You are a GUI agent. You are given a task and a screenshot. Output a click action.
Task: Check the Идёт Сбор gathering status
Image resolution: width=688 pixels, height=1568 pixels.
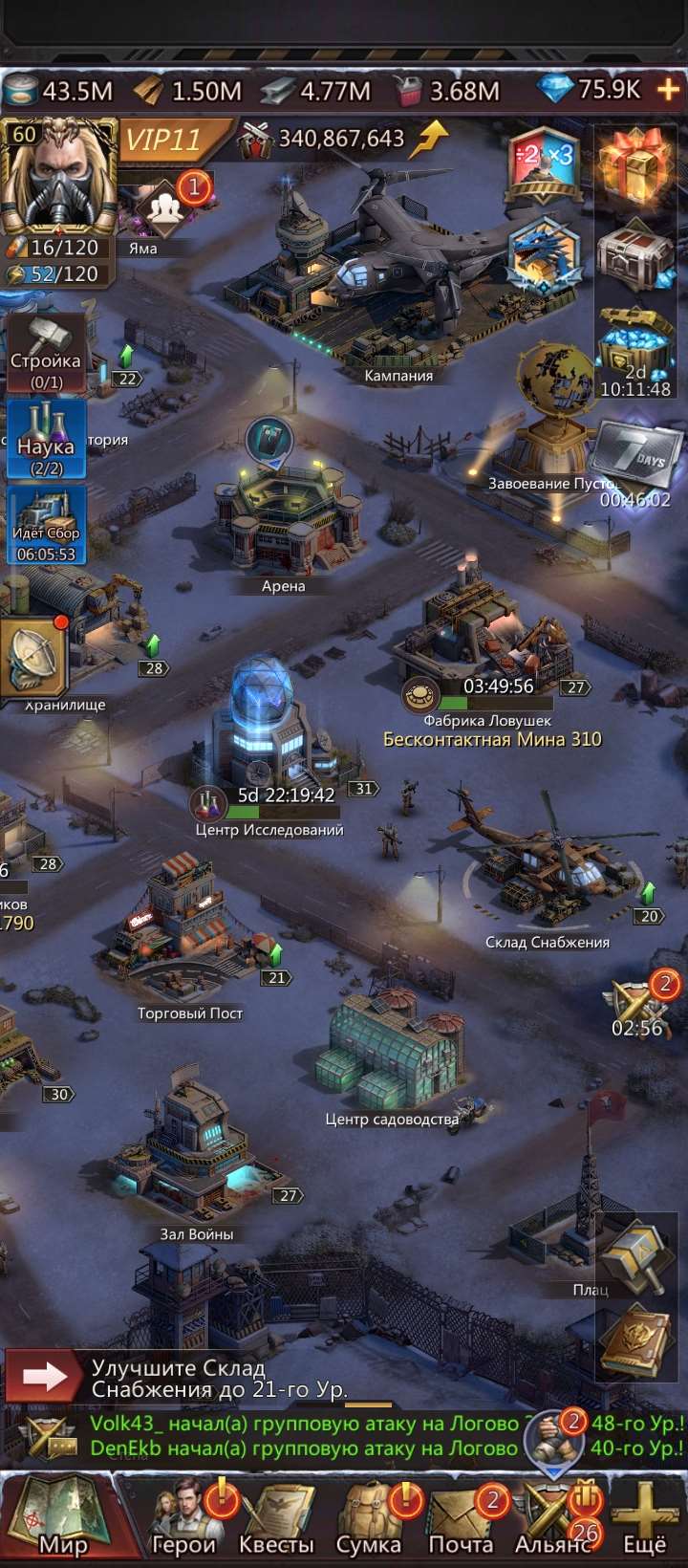[x=46, y=525]
